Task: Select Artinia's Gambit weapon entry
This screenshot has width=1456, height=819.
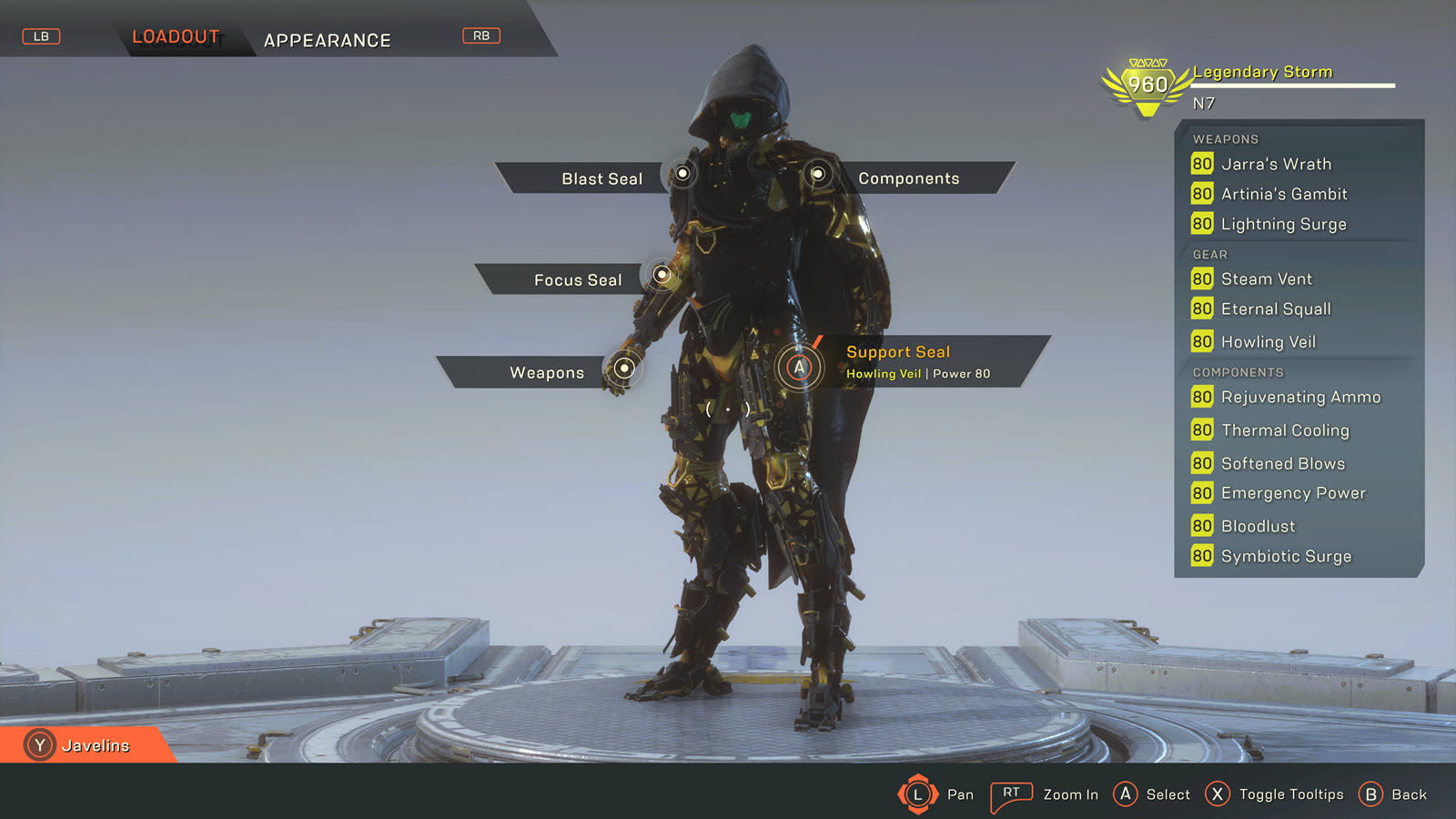Action: click(x=1283, y=194)
